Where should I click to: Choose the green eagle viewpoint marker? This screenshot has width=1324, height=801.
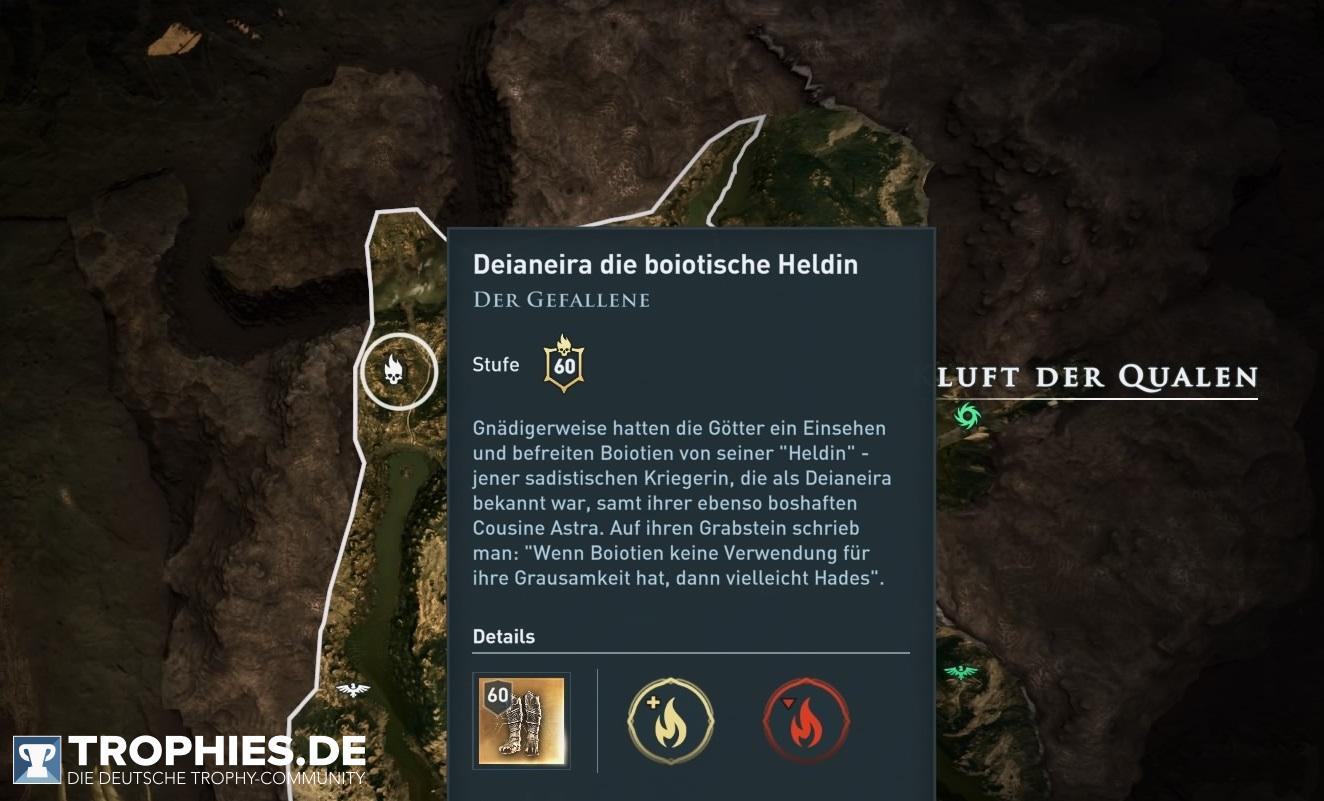(x=960, y=672)
